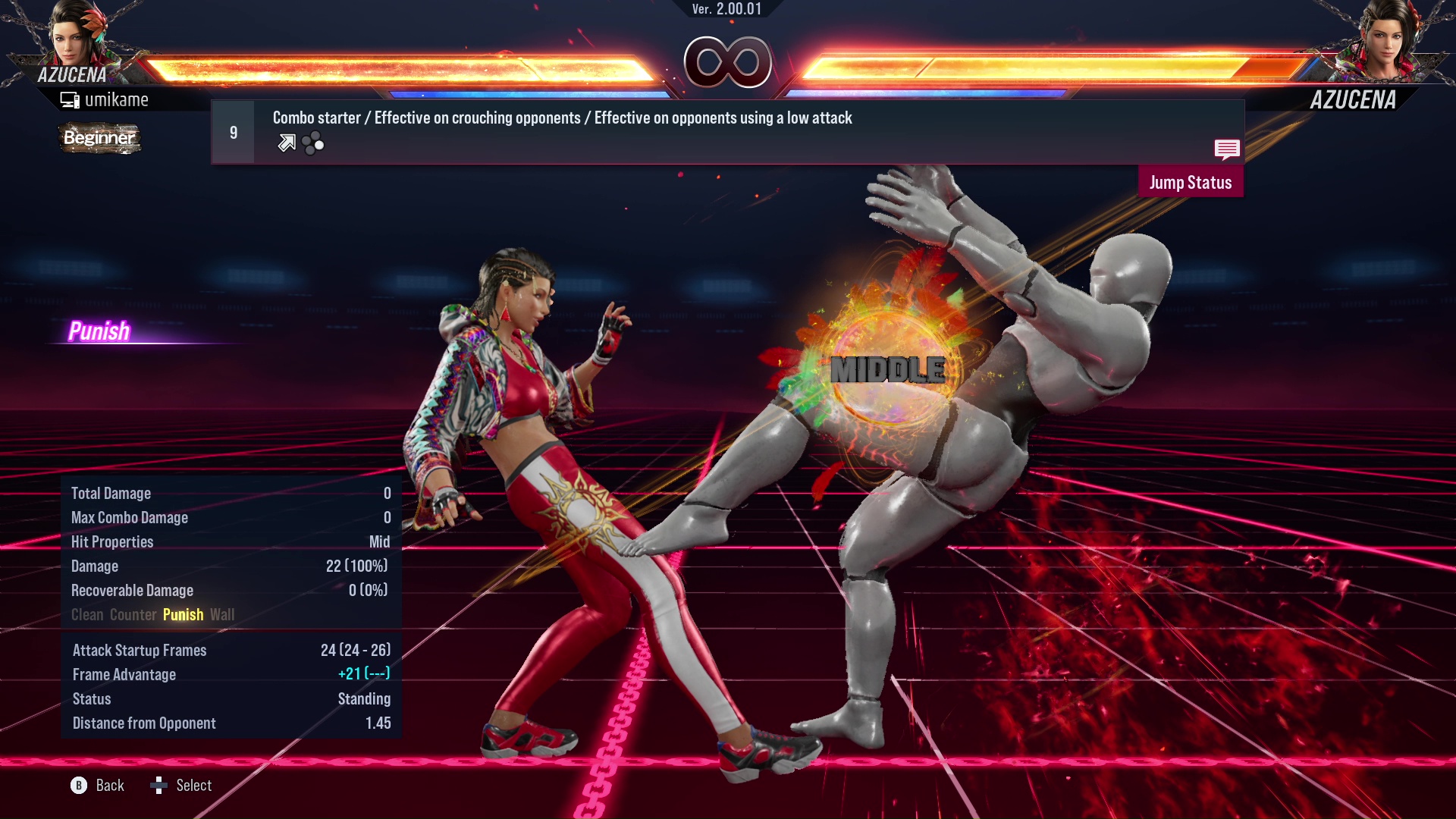Highlight the Punish hit indicator
This screenshot has height=819, width=1456.
pos(183,614)
